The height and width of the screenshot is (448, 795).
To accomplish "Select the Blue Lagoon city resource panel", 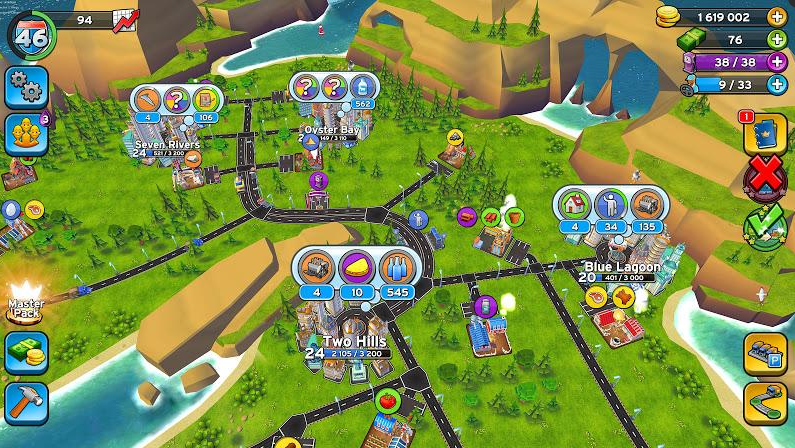I will point(610,212).
